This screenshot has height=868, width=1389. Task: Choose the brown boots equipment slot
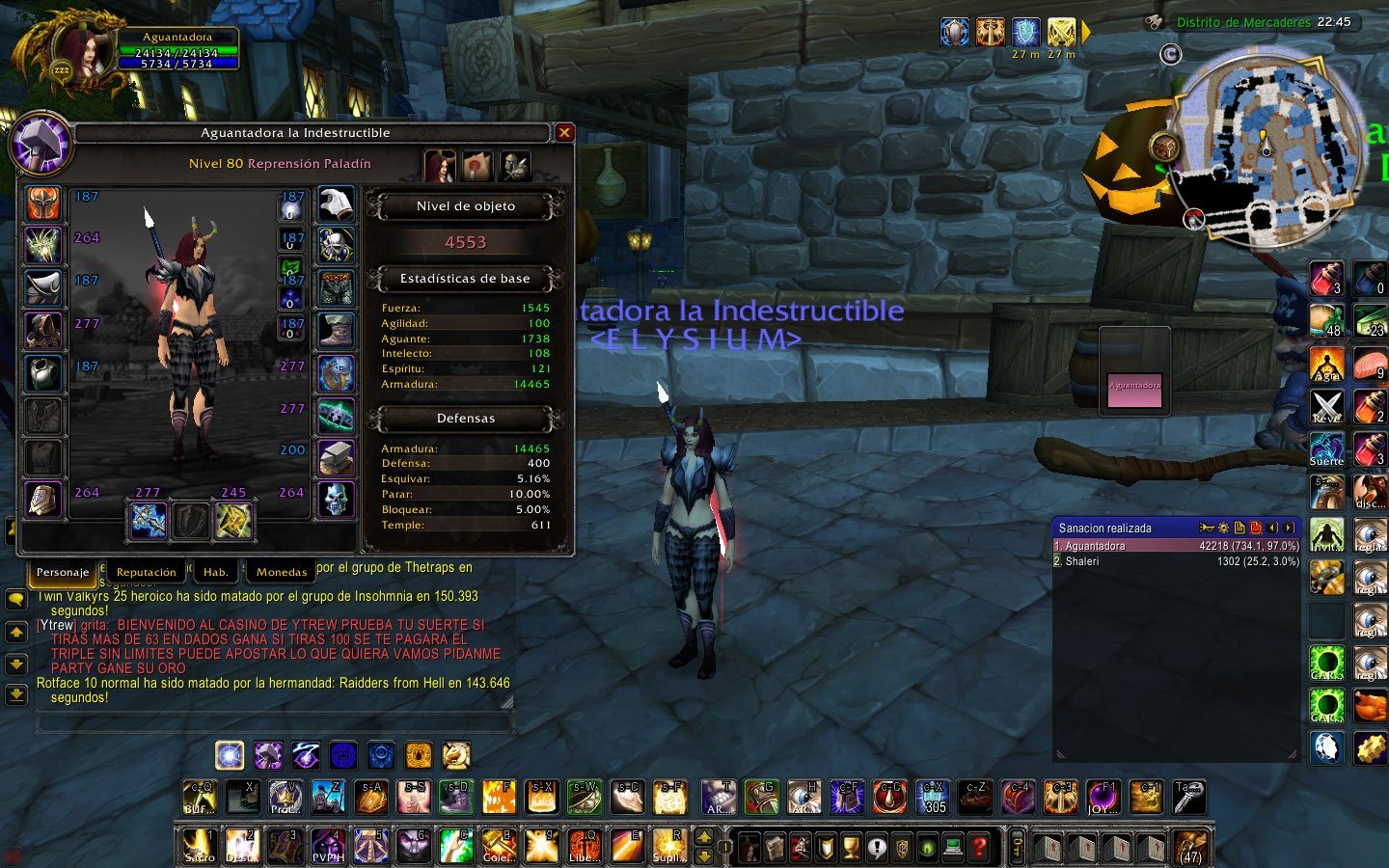pyautogui.click(x=336, y=331)
